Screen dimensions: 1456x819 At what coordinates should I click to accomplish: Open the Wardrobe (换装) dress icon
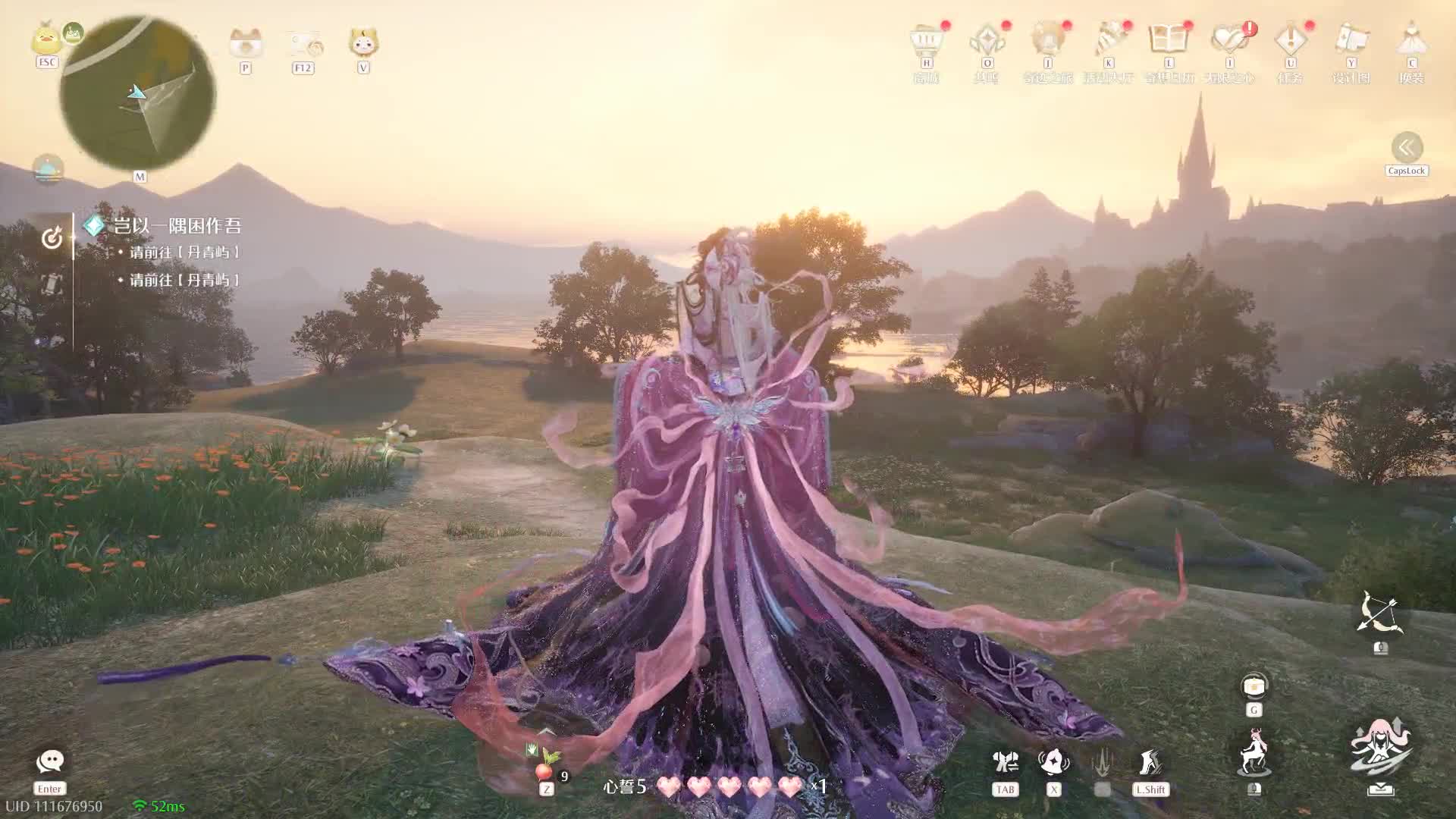[x=1411, y=40]
